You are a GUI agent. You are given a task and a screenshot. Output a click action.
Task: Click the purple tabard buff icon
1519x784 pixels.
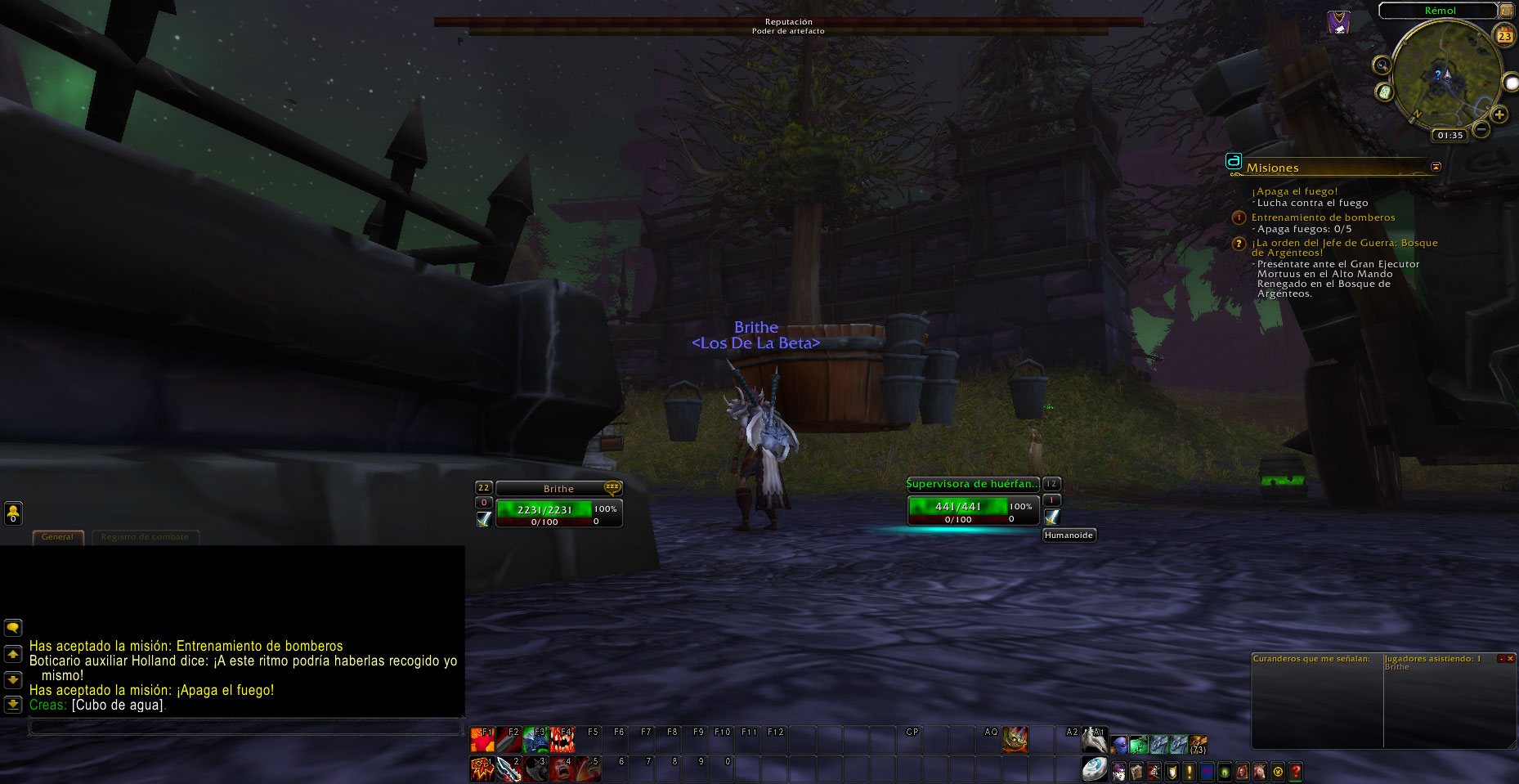tap(1338, 23)
